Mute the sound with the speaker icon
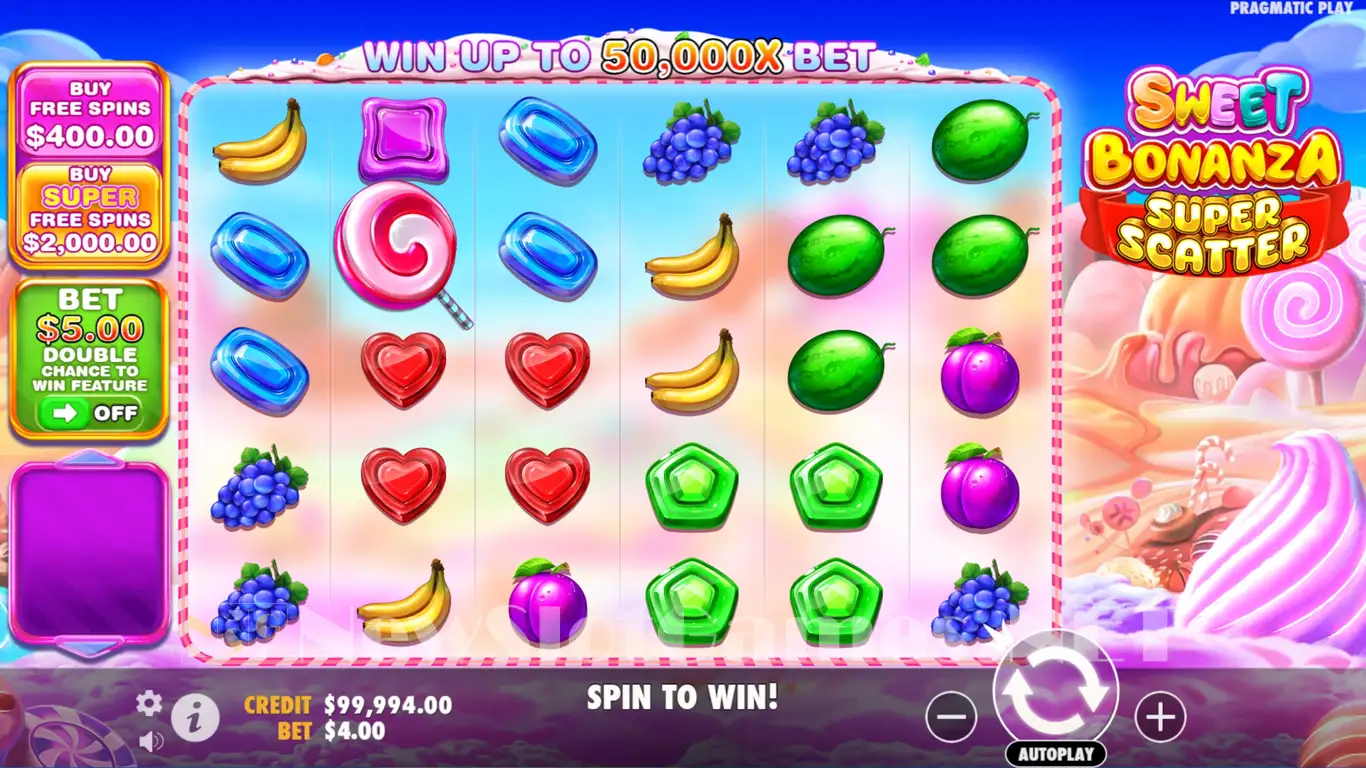Image resolution: width=1366 pixels, height=768 pixels. click(151, 741)
